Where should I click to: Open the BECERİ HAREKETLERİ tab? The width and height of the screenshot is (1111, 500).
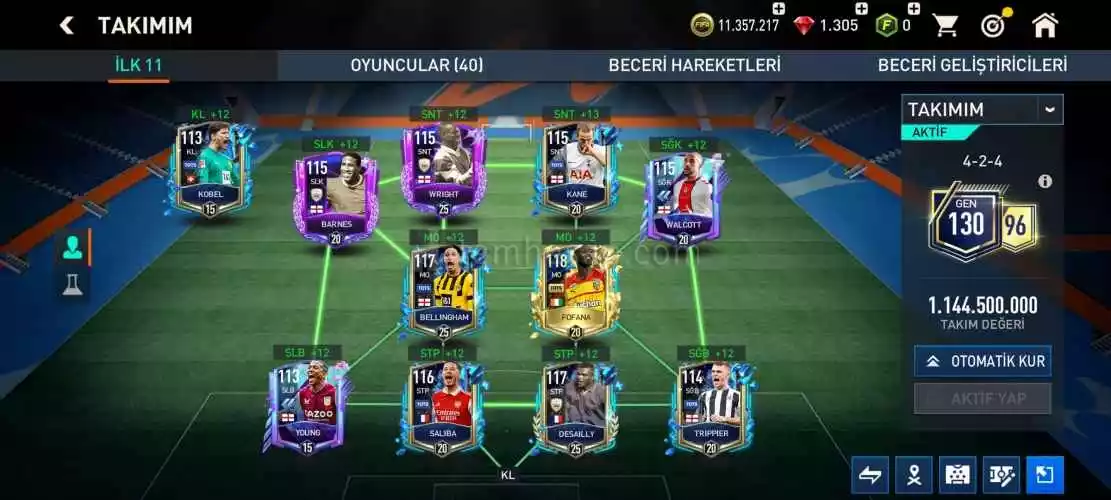pos(694,65)
